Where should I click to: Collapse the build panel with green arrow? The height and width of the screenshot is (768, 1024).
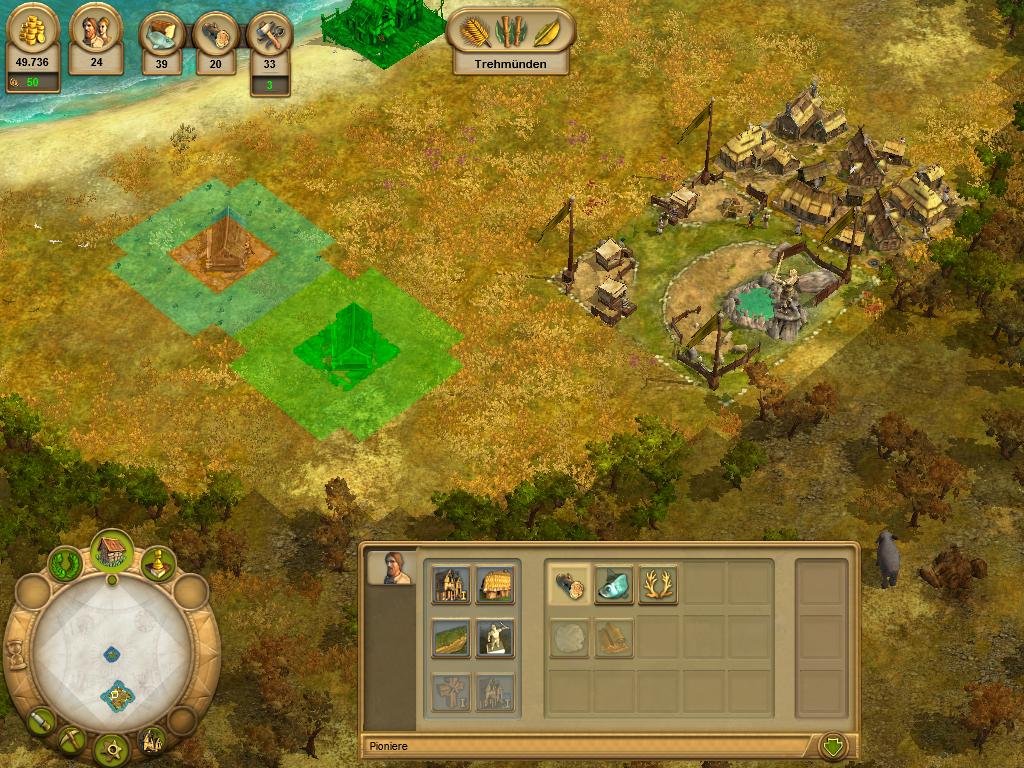832,746
